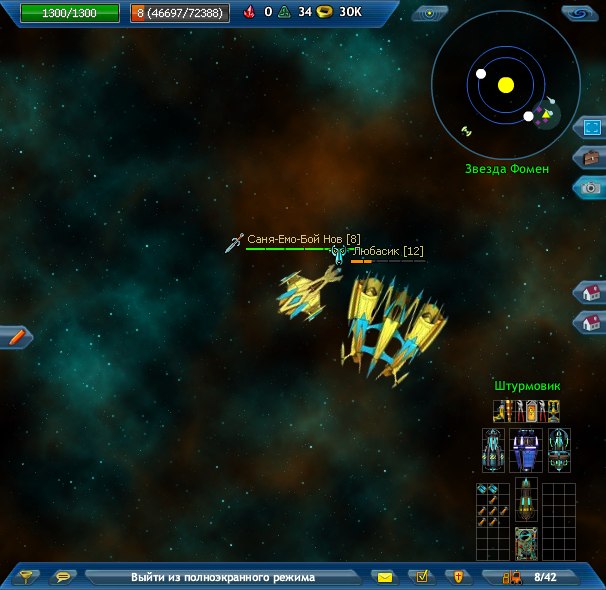Click the upper house icon button

click(591, 292)
